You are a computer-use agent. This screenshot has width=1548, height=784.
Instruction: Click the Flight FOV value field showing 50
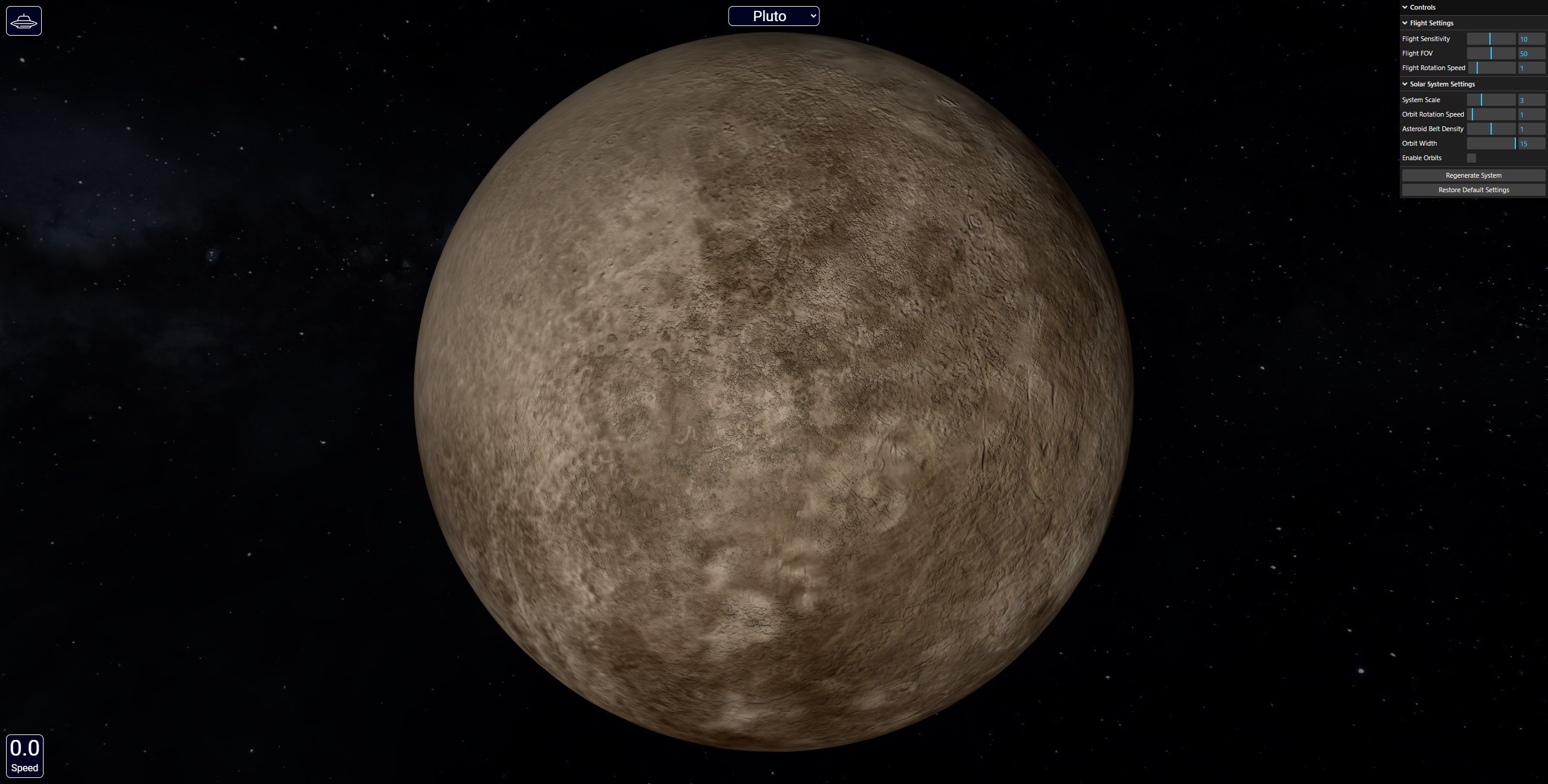click(1533, 53)
